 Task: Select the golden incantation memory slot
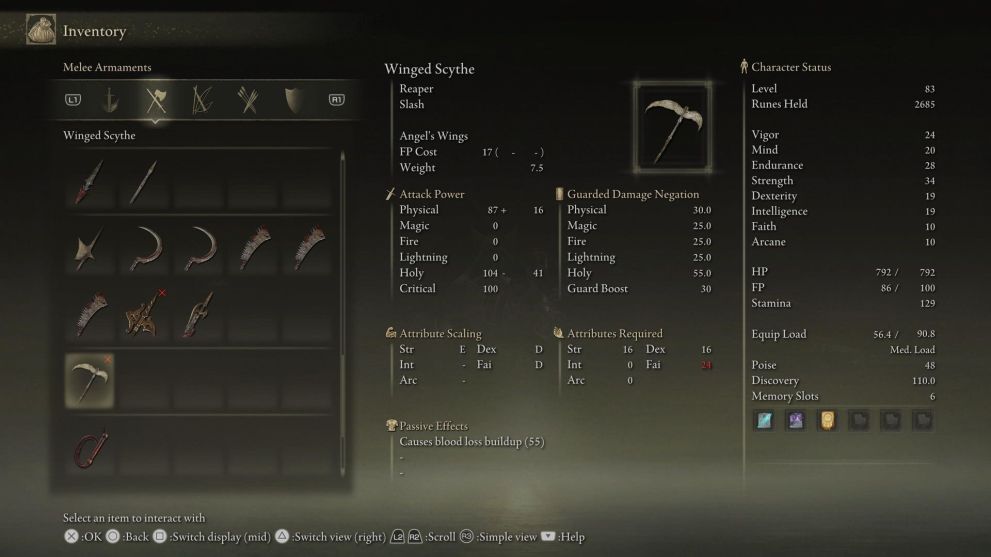point(827,420)
